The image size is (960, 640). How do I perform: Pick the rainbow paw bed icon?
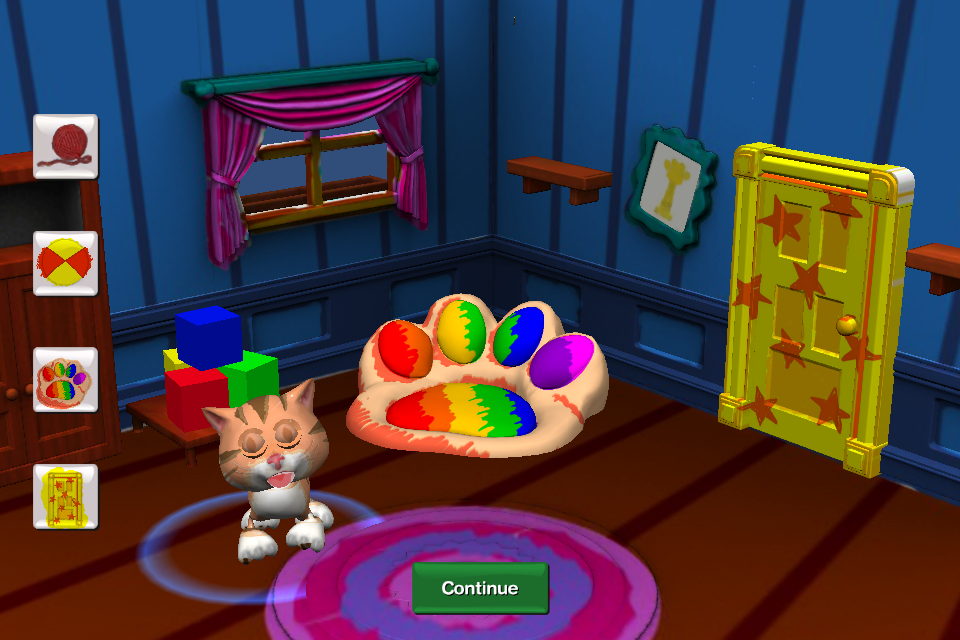tap(65, 379)
